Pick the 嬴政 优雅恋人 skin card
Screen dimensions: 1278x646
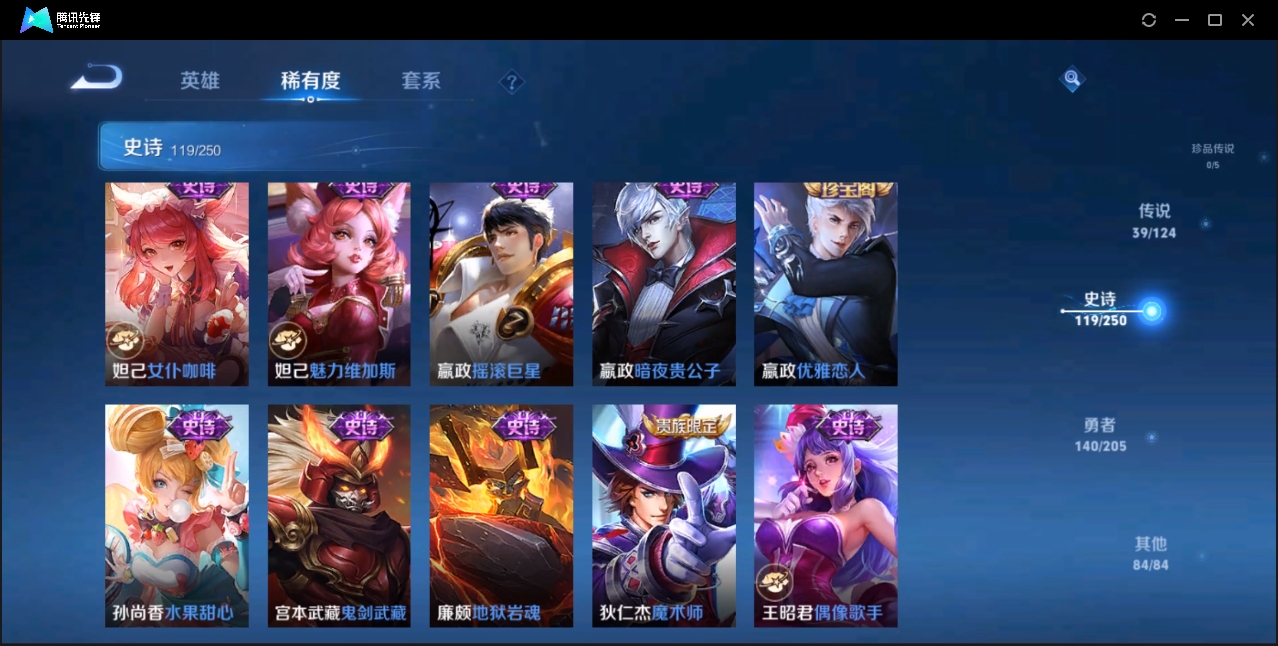[825, 284]
